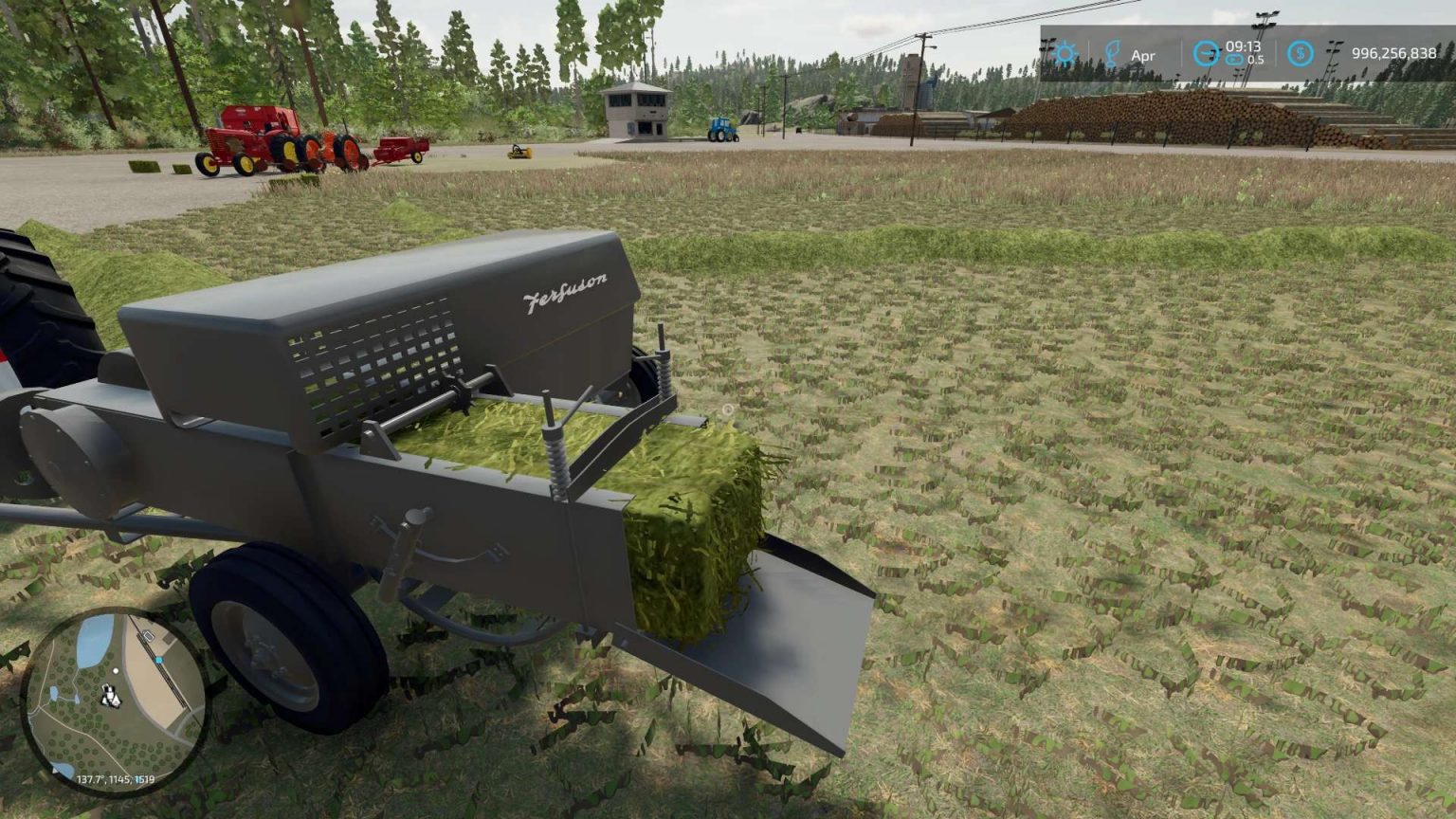Click the small timescale play icon
This screenshot has width=1456, height=819.
pyautogui.click(x=1233, y=61)
